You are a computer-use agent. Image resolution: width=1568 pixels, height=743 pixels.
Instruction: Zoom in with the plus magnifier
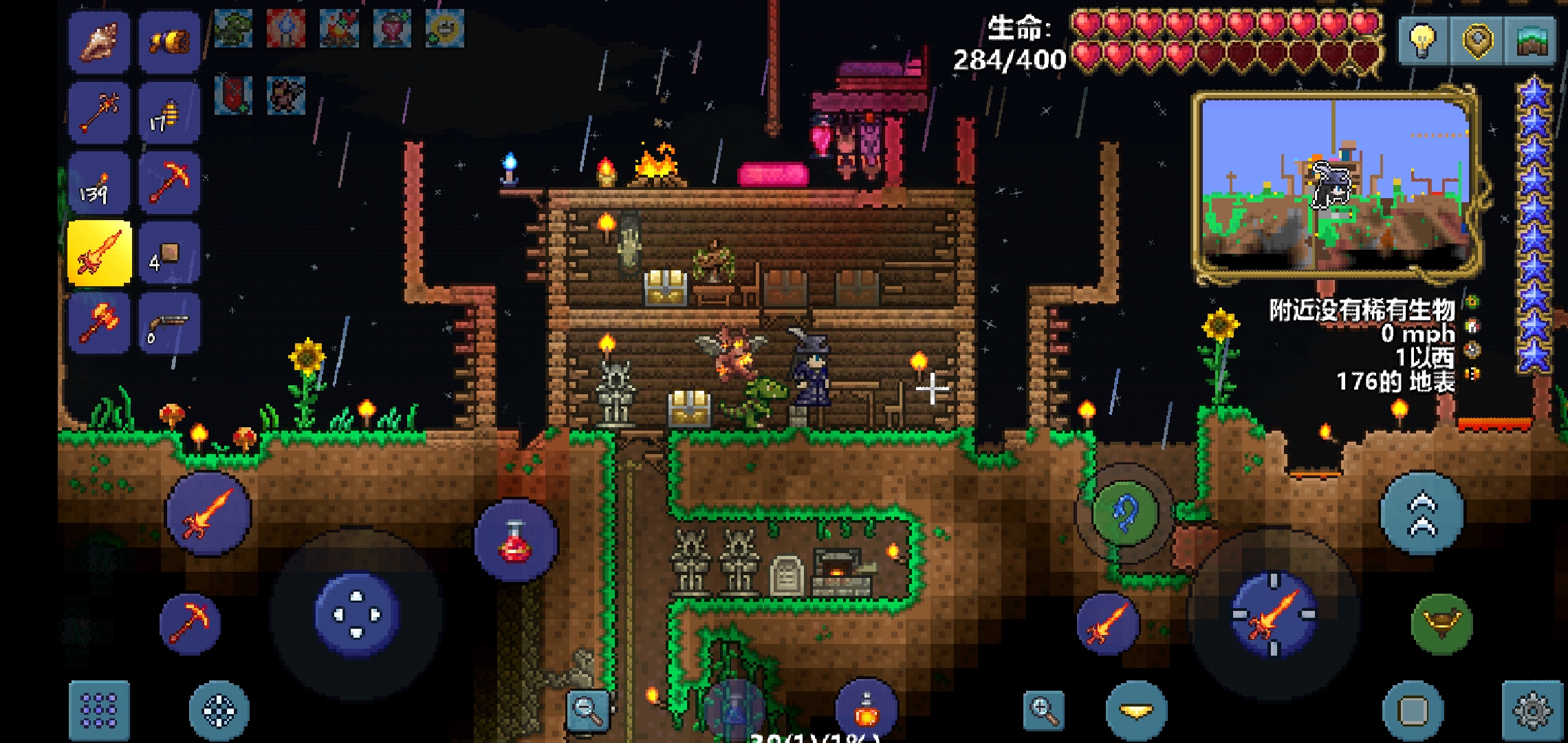pos(1043,710)
